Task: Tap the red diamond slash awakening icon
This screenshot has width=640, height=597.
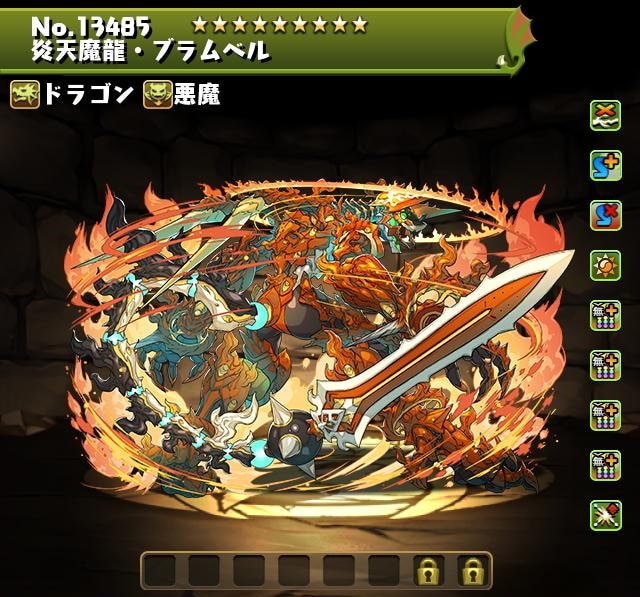Action: coord(603,514)
